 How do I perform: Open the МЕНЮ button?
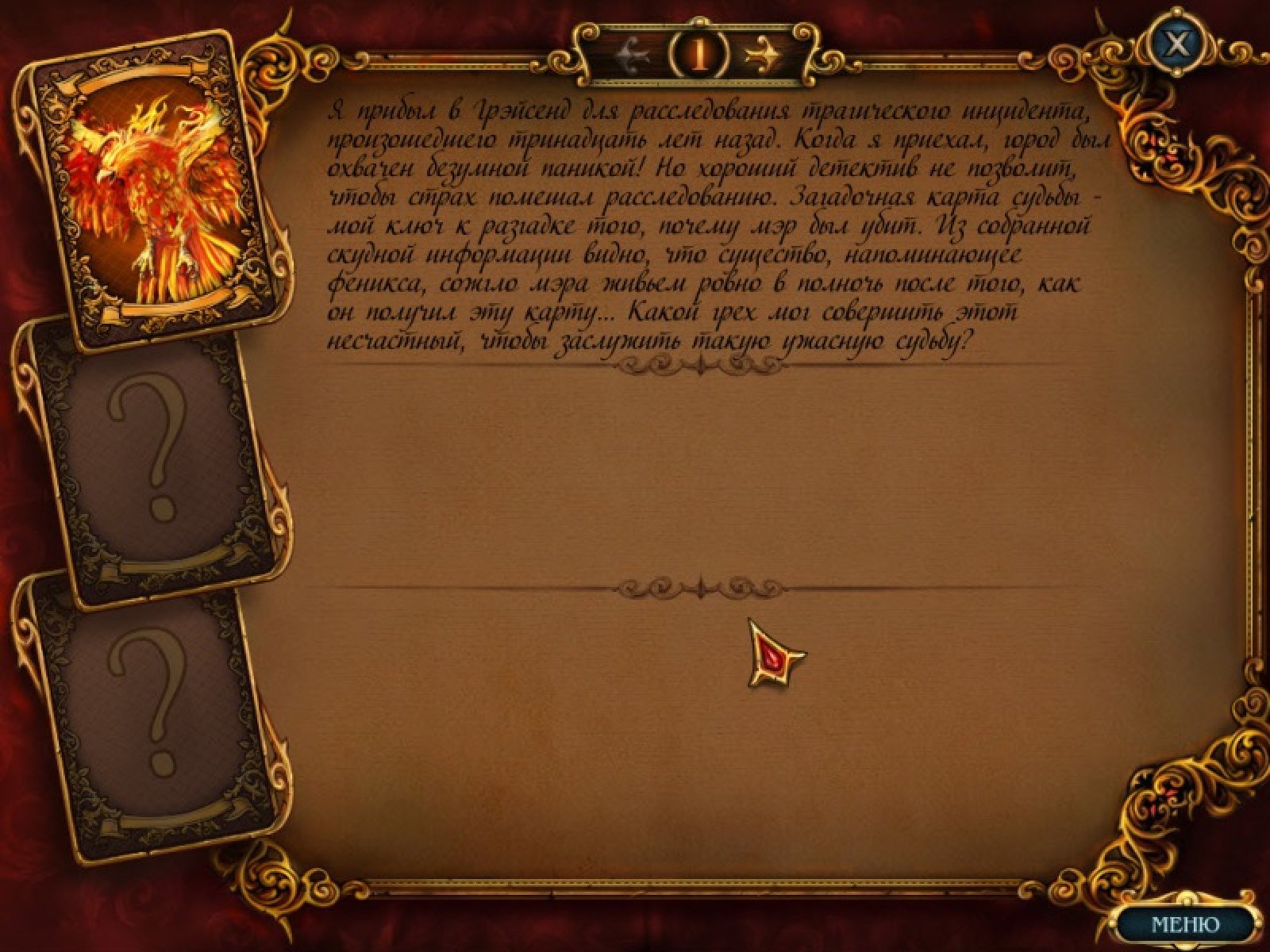pyautogui.click(x=1185, y=923)
